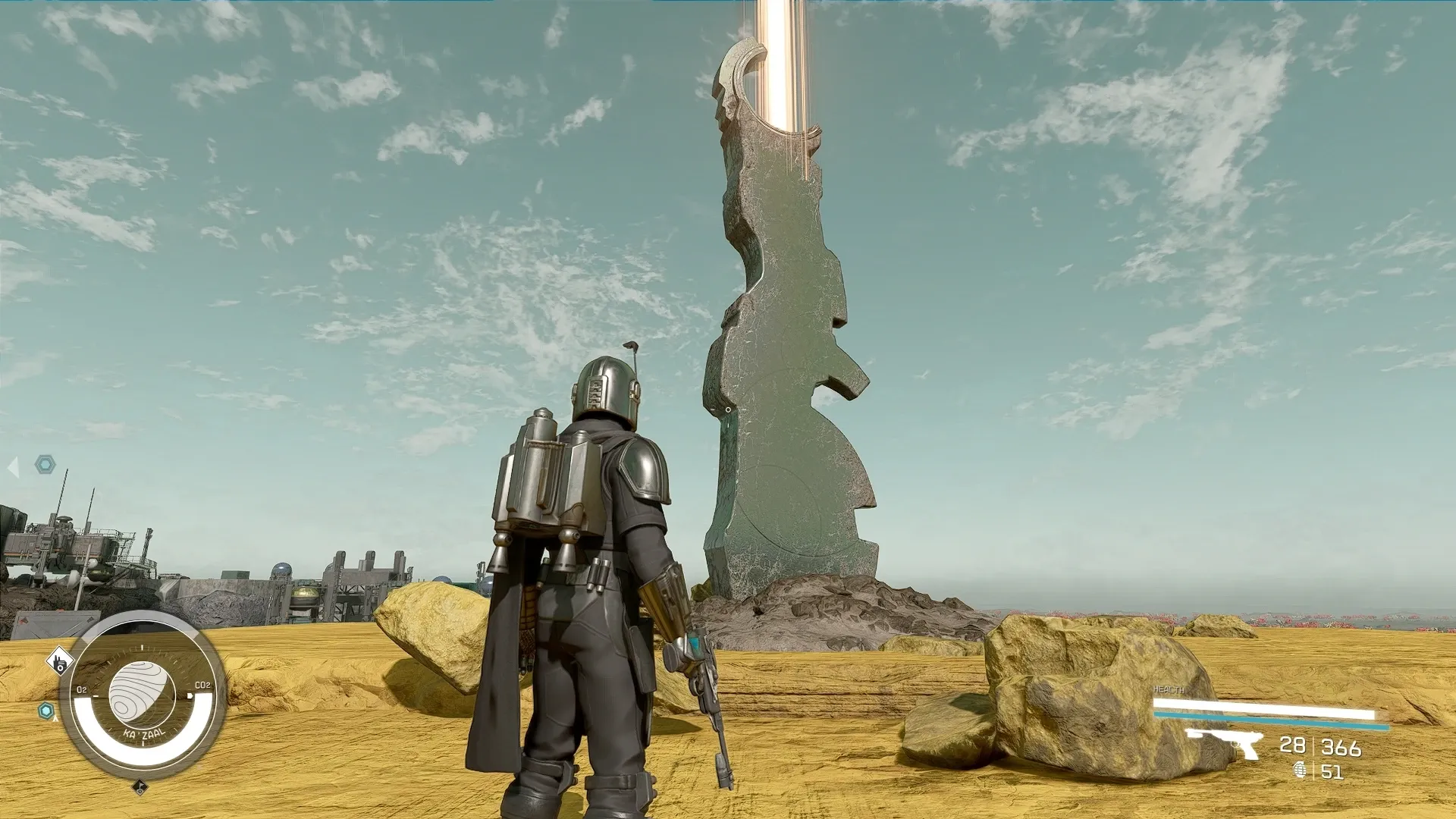Click the Ka'Zaal planet compass dial
The height and width of the screenshot is (819, 1456).
click(142, 694)
